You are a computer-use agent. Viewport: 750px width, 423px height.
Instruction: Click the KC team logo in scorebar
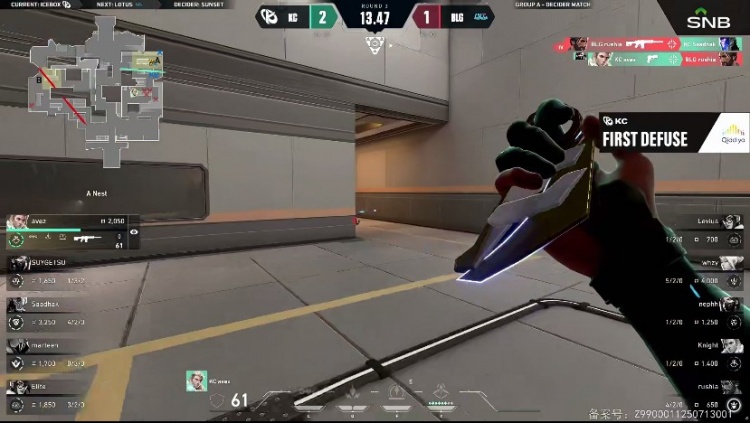pos(268,16)
